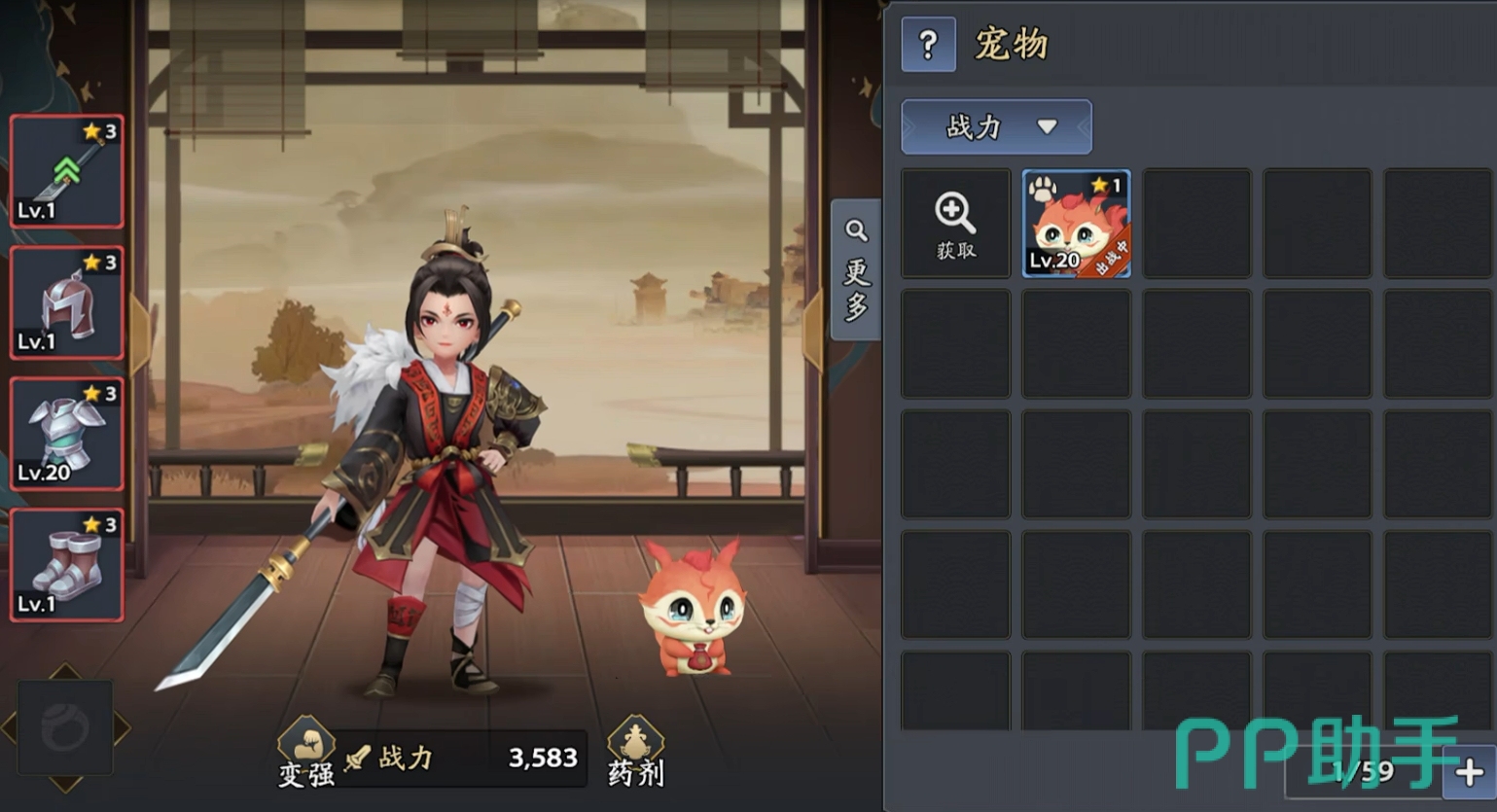Expand pet capacity with plus button
1497x812 pixels.
(x=1471, y=773)
